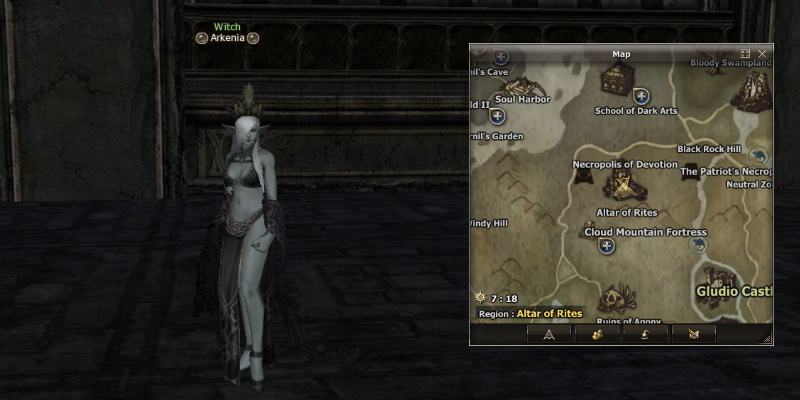
Task: Click the Altar of Rites location icon
Action: [622, 187]
